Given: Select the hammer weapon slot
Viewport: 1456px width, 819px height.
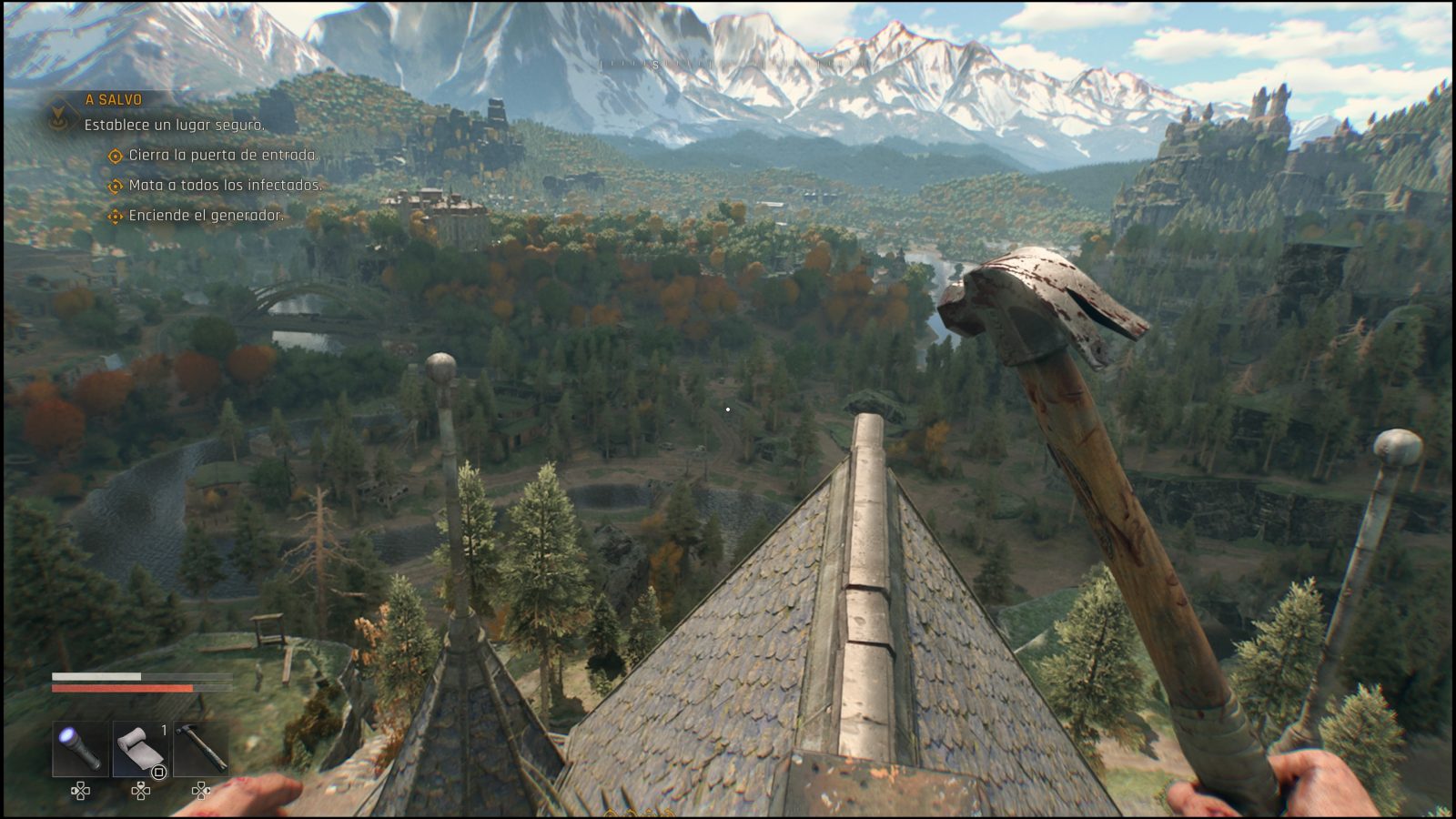Looking at the screenshot, I should point(200,749).
